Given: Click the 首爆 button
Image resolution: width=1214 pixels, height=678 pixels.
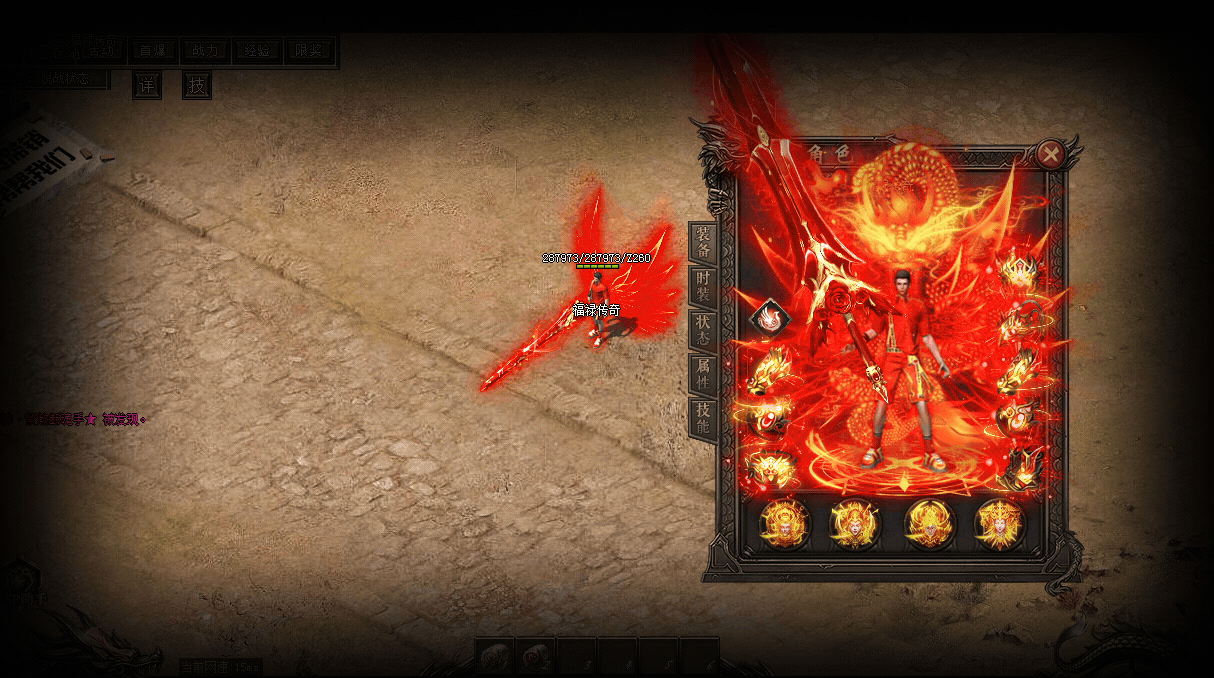Looking at the screenshot, I should click(153, 51).
